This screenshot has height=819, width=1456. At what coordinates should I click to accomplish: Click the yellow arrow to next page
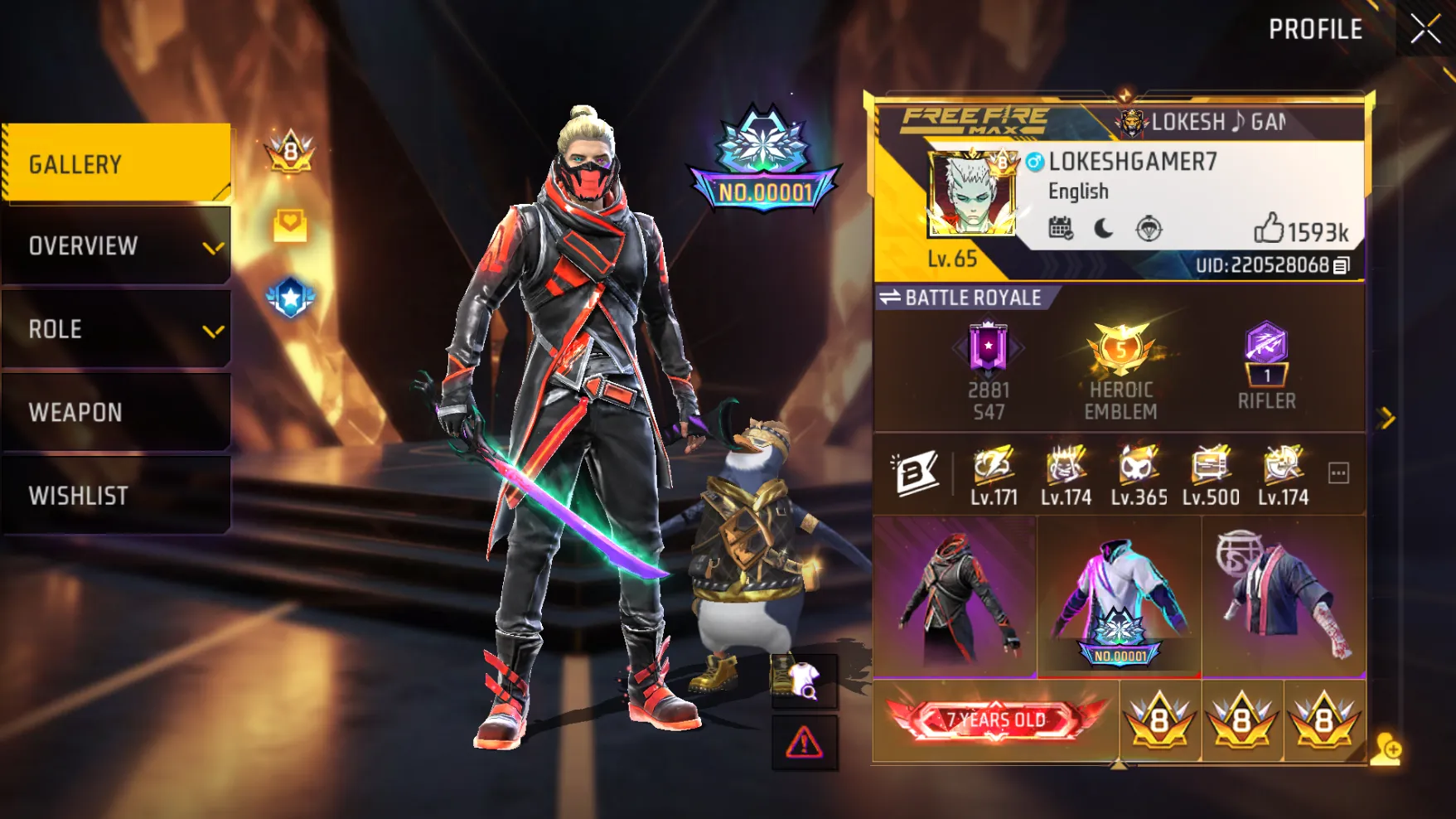pyautogui.click(x=1386, y=419)
